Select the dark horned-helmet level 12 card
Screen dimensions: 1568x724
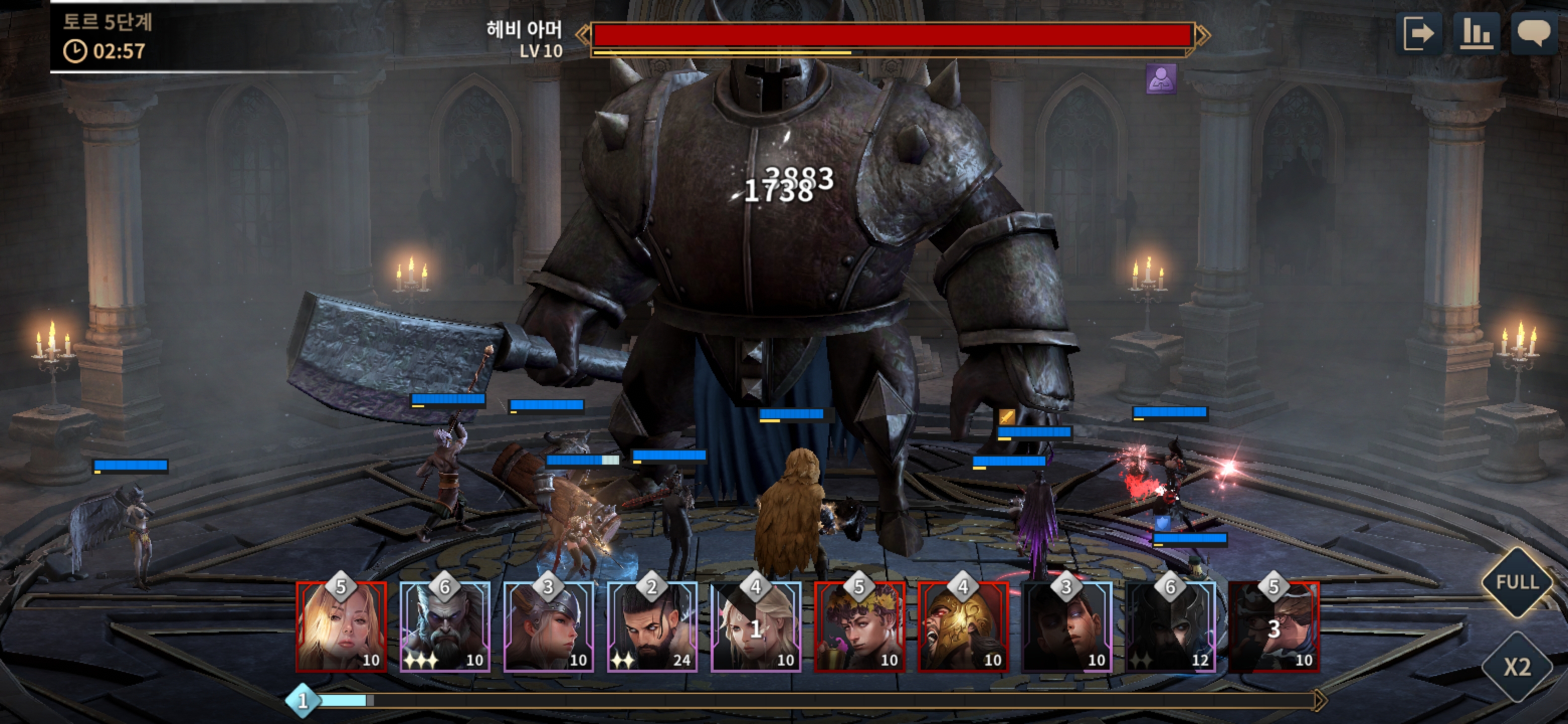point(1170,627)
